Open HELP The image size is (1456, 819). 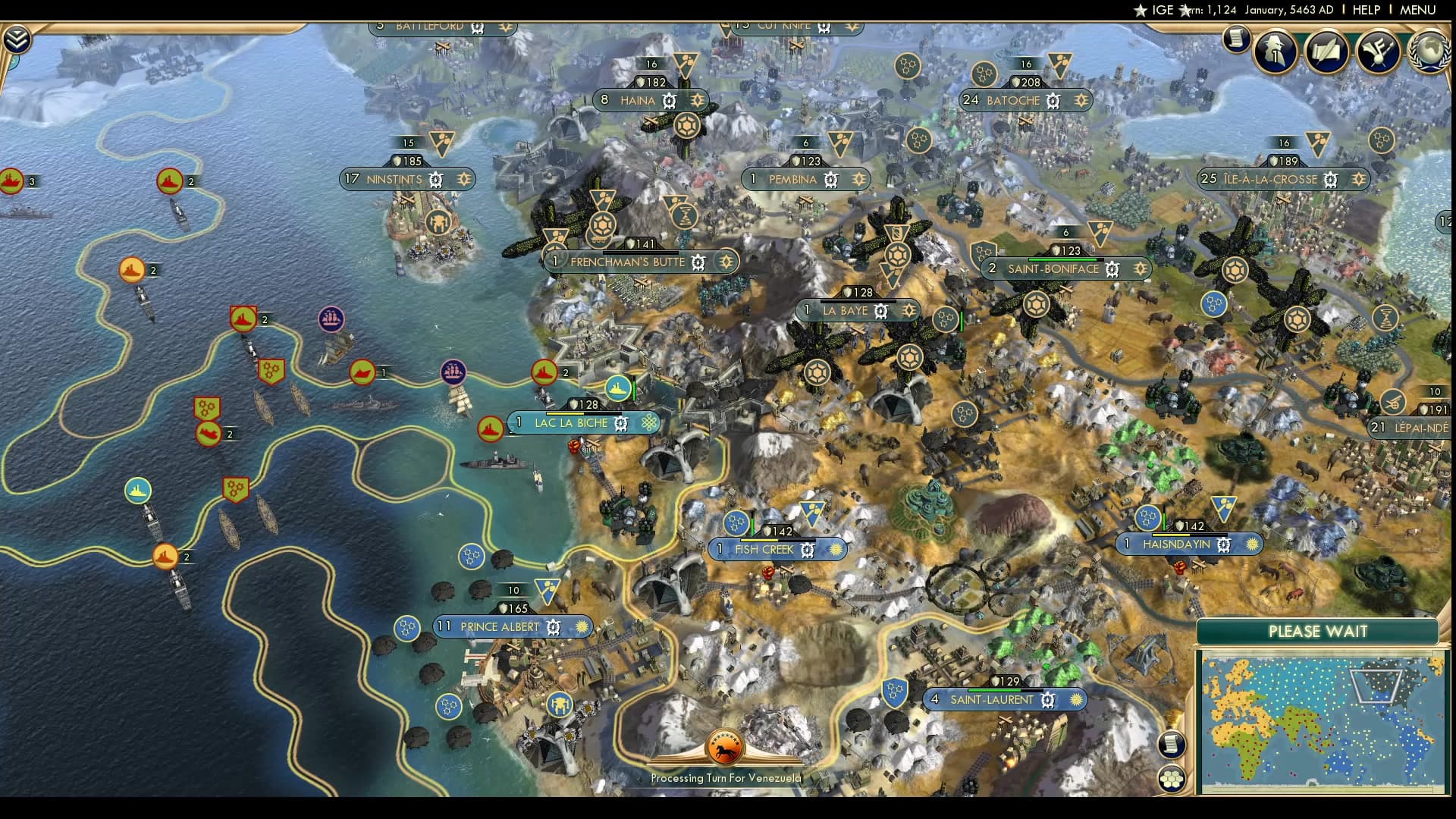[x=1366, y=11]
